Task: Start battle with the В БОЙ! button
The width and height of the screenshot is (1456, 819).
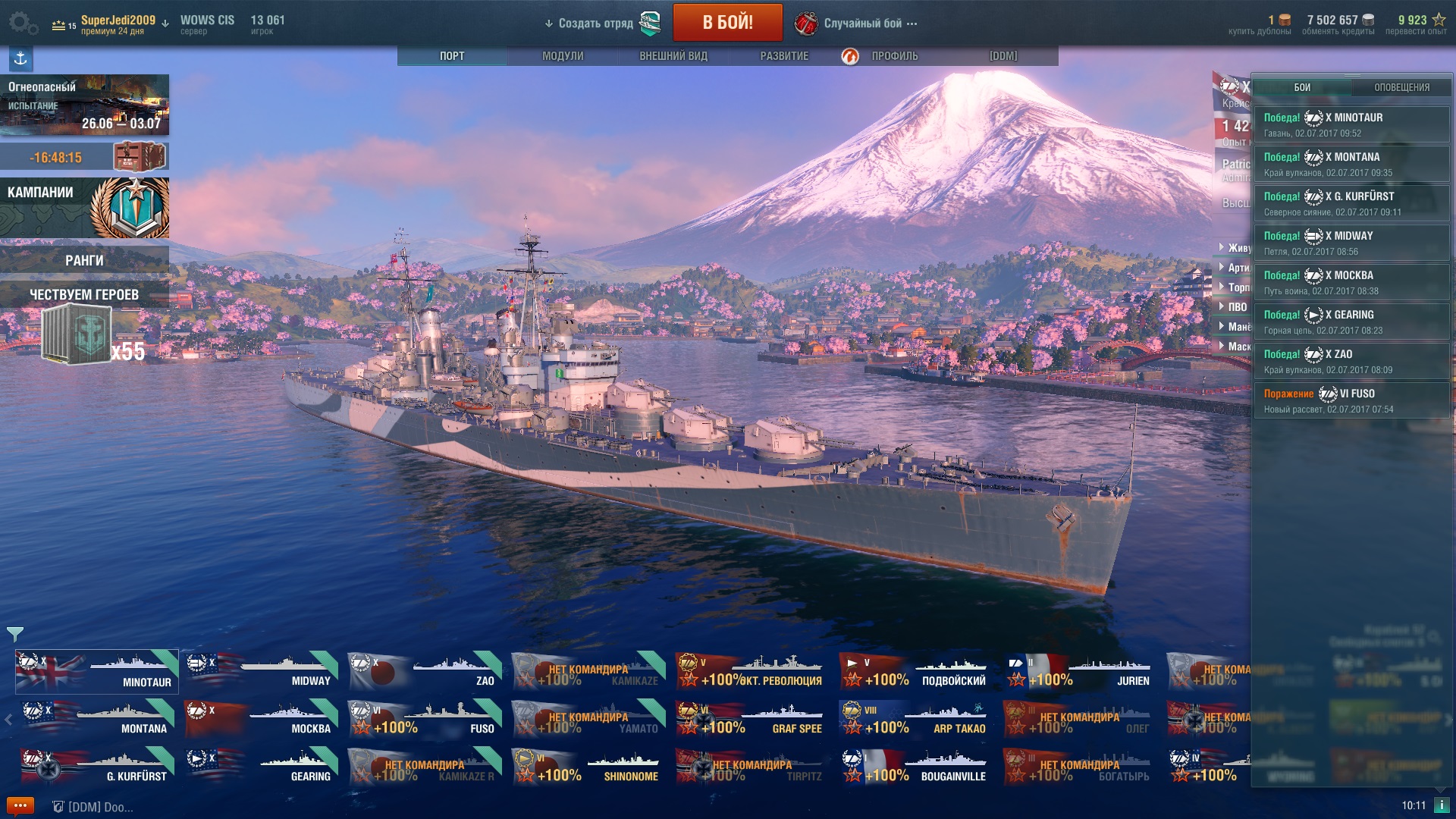Action: coord(727,23)
